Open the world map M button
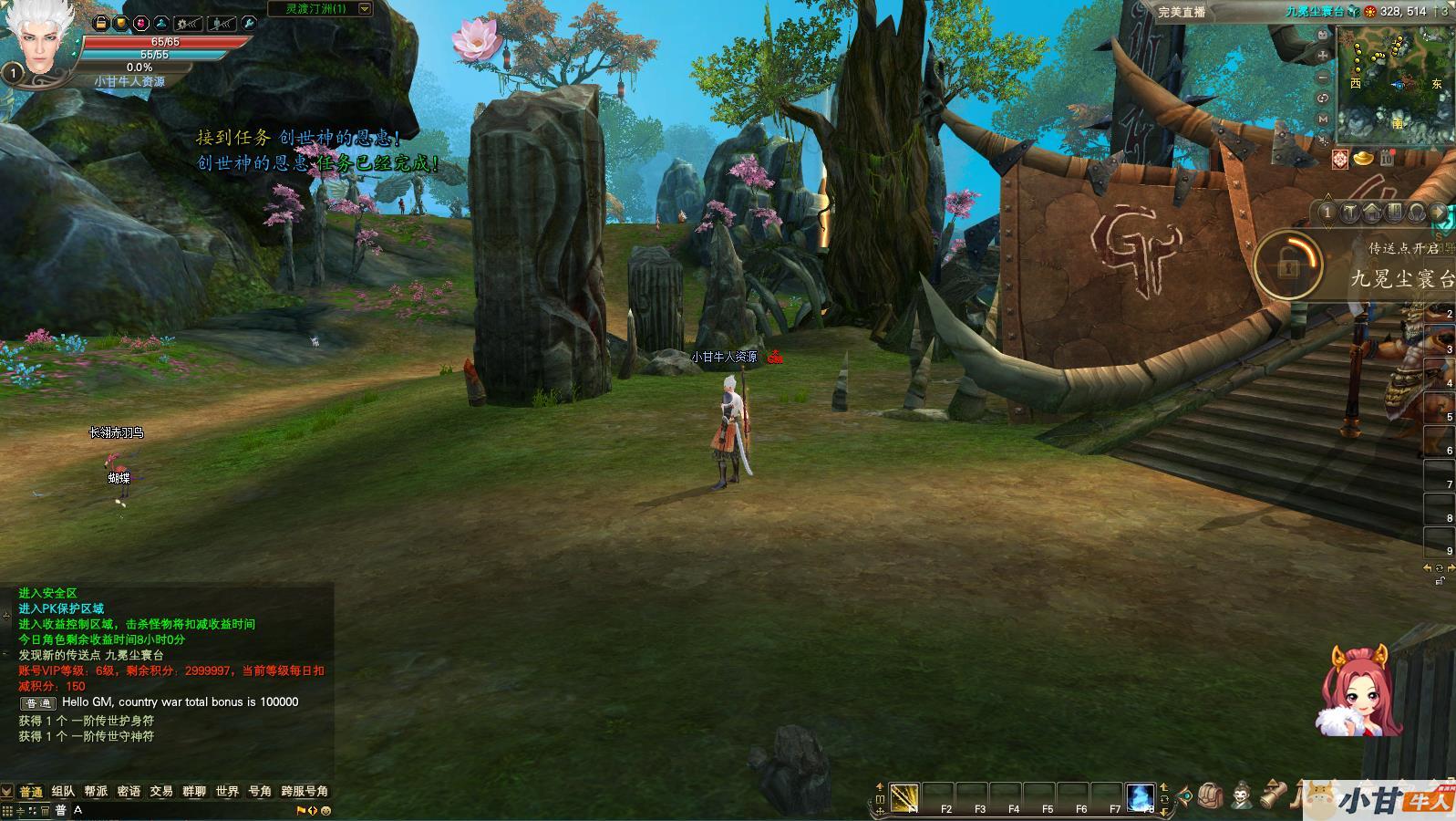This screenshot has height=821, width=1456. (x=1324, y=119)
